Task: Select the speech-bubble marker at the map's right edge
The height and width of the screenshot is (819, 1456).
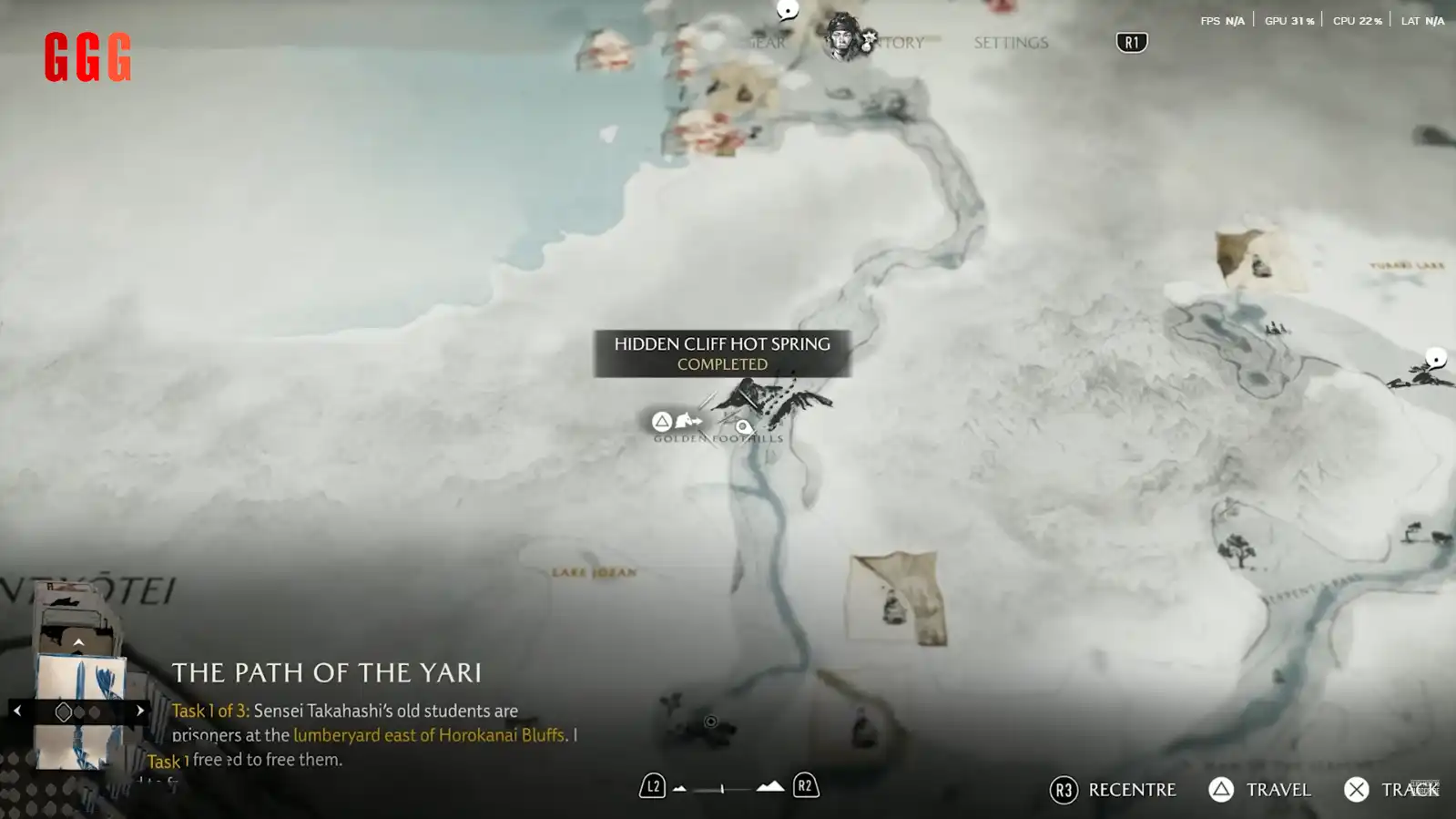Action: tap(1436, 358)
